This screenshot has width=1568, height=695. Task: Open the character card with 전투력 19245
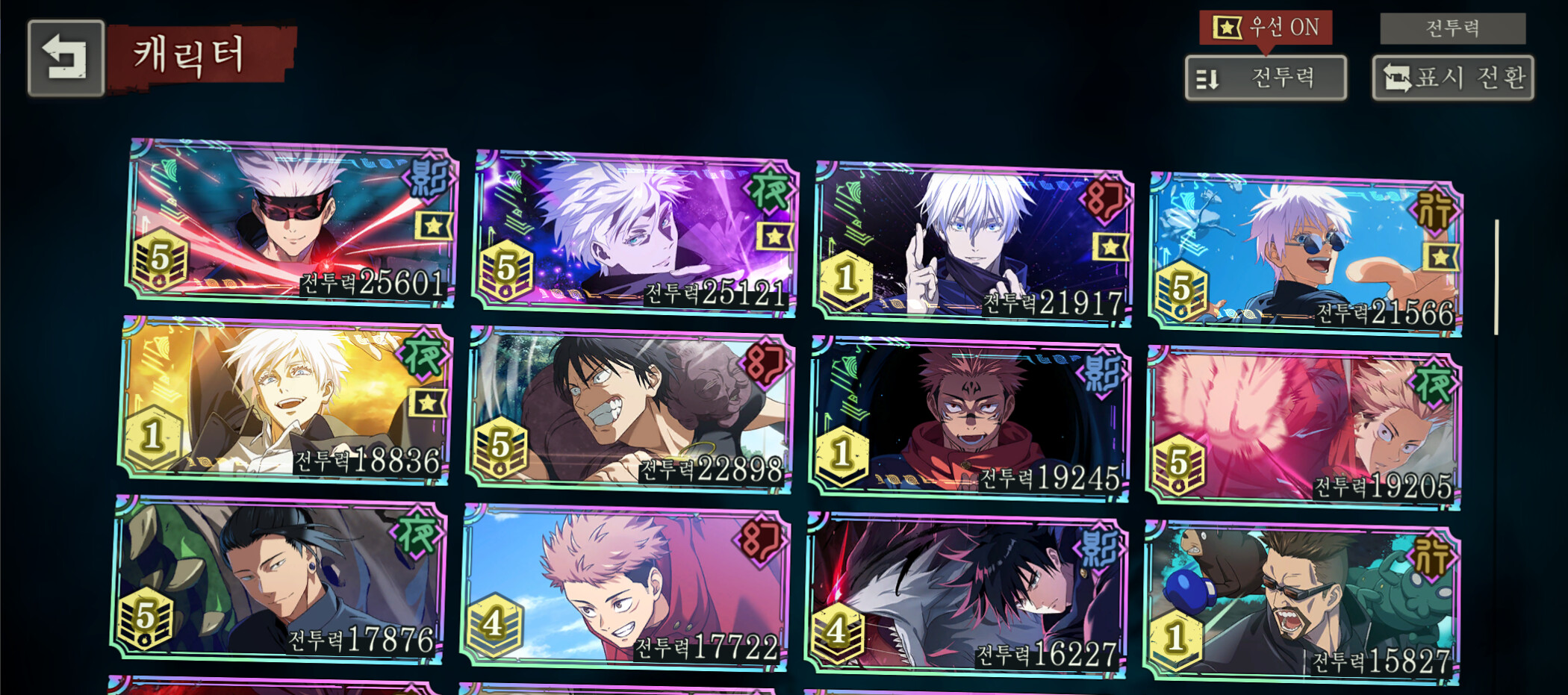969,418
